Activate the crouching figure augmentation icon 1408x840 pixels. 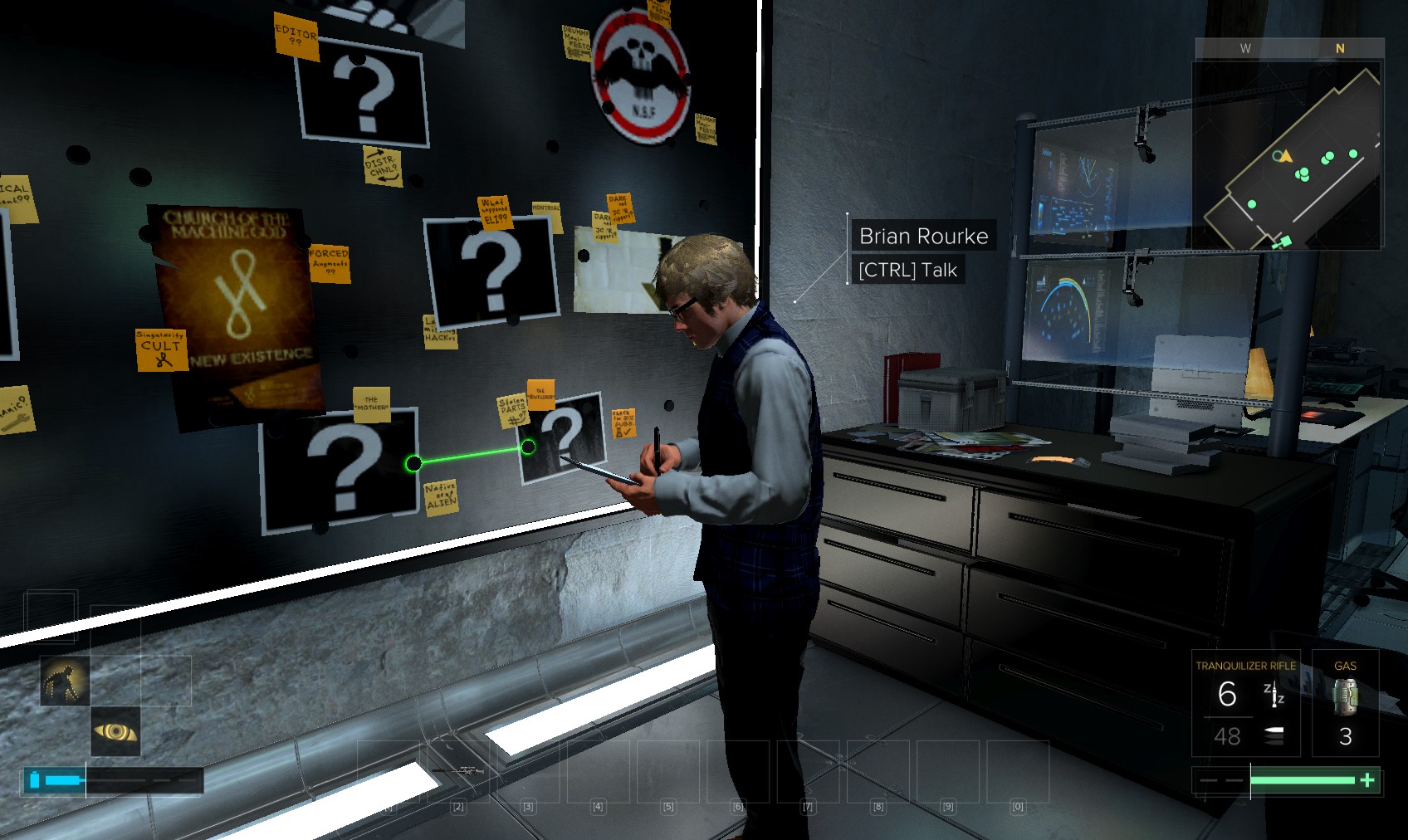(x=65, y=681)
